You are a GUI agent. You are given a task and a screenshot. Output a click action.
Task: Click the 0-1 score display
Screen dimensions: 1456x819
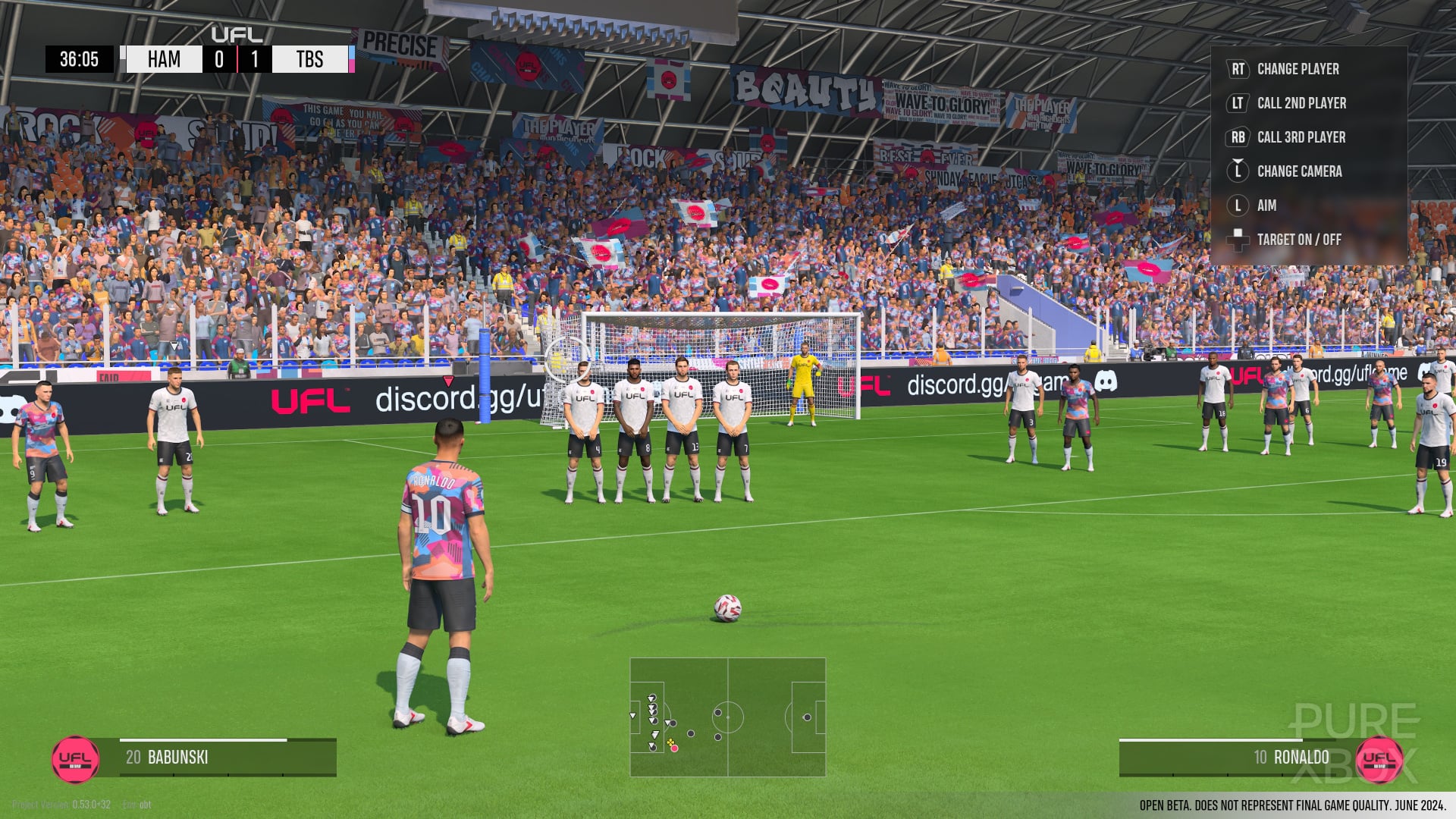pos(238,59)
